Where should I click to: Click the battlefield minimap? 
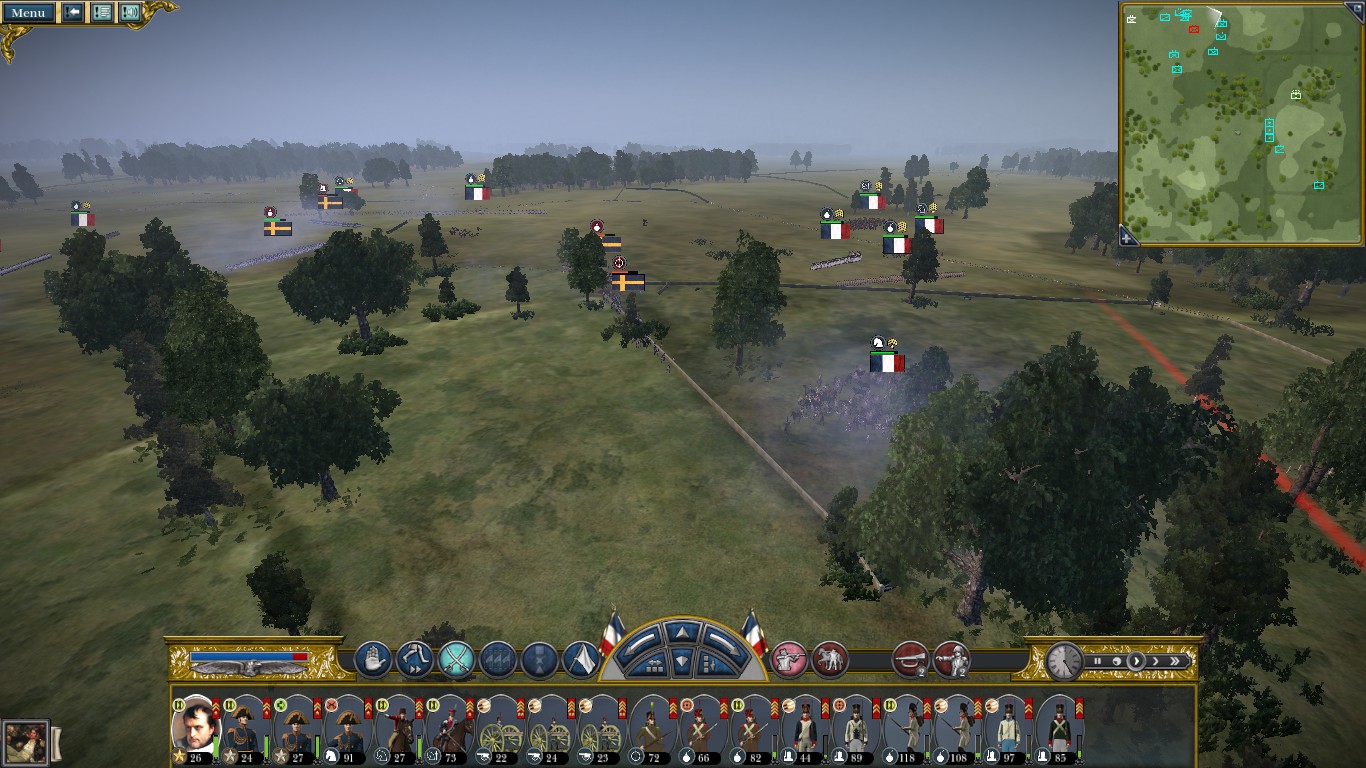(1241, 122)
